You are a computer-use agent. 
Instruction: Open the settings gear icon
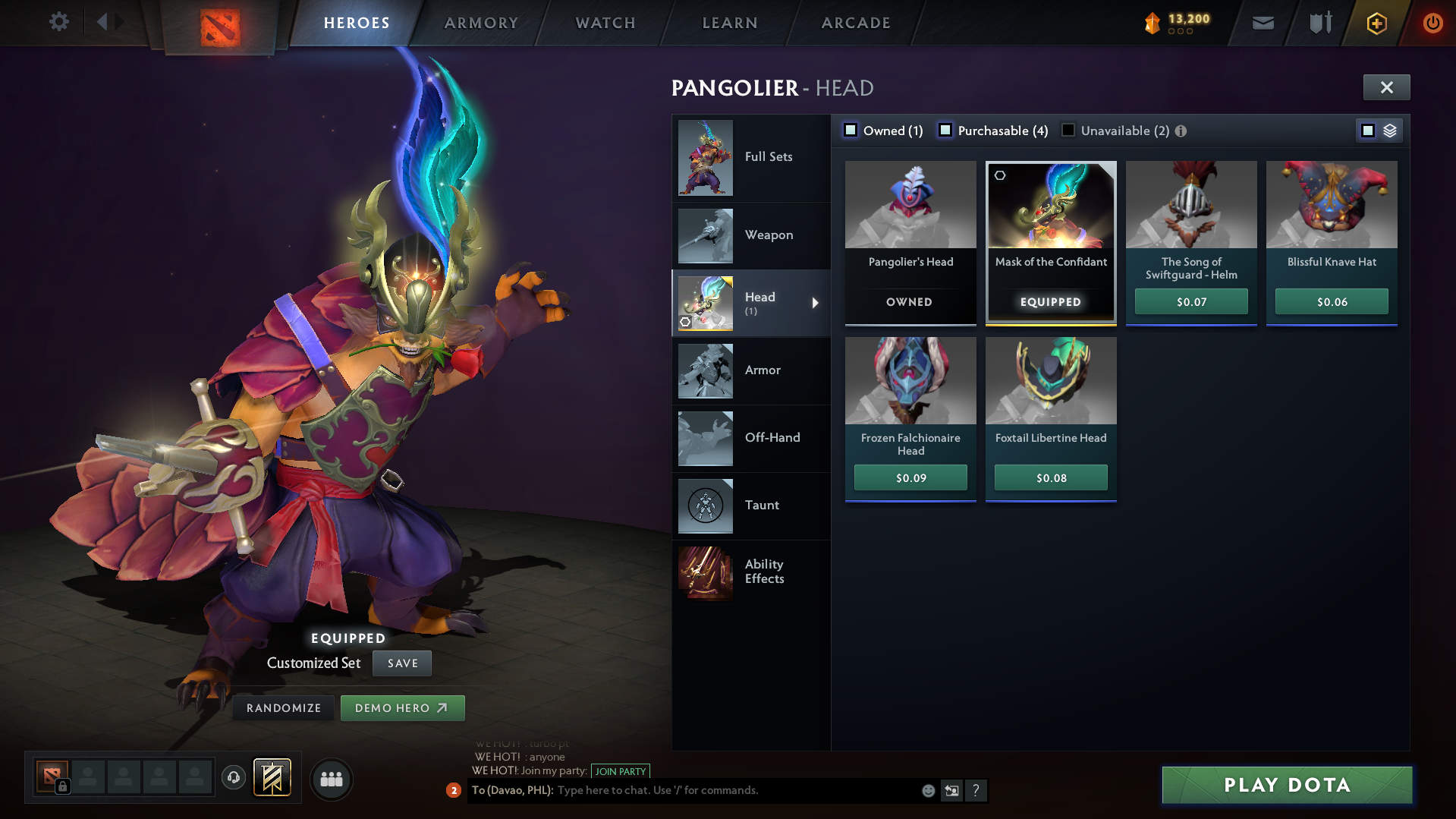58,22
